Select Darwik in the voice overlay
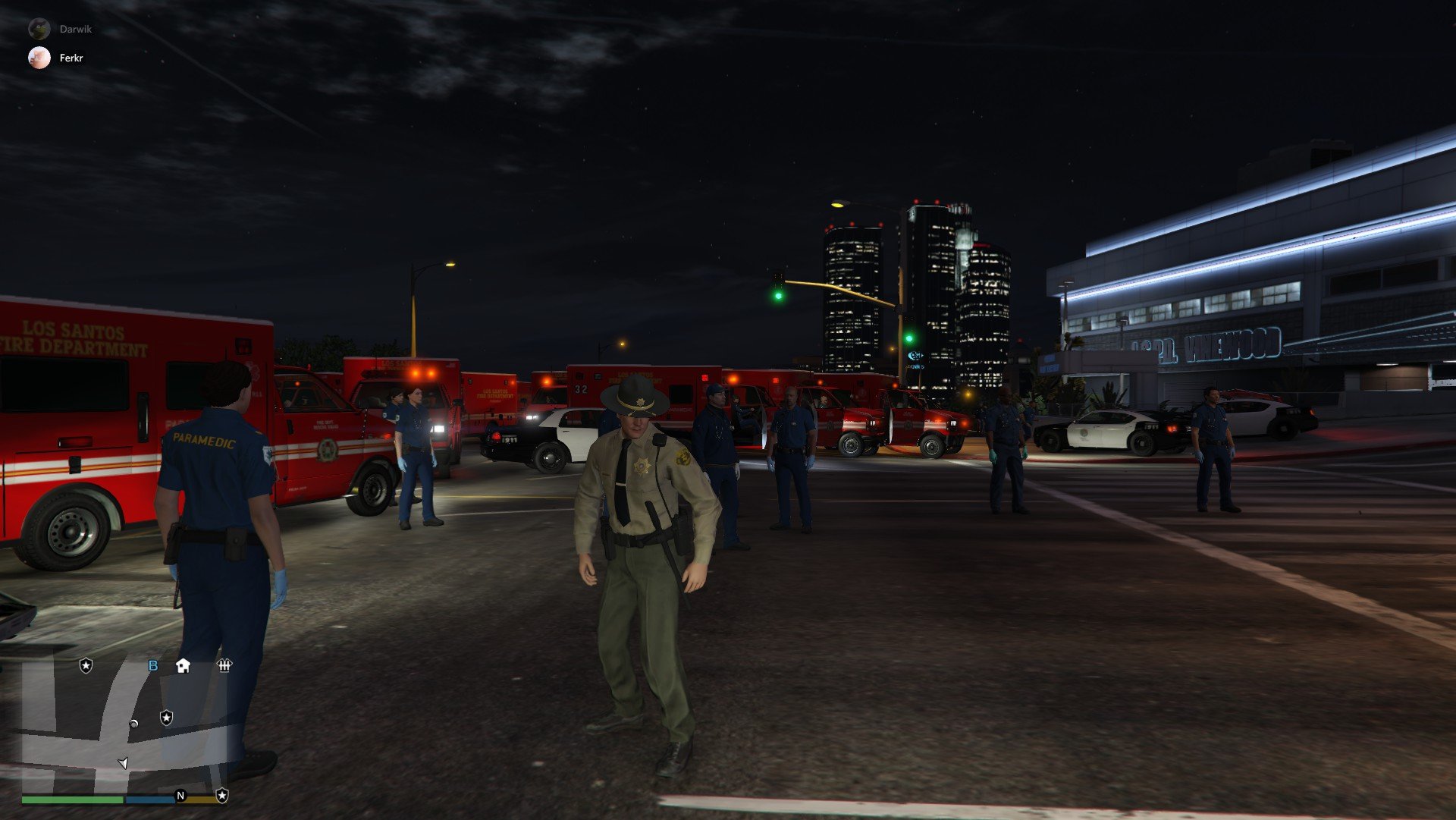The height and width of the screenshot is (820, 1456). [75, 29]
